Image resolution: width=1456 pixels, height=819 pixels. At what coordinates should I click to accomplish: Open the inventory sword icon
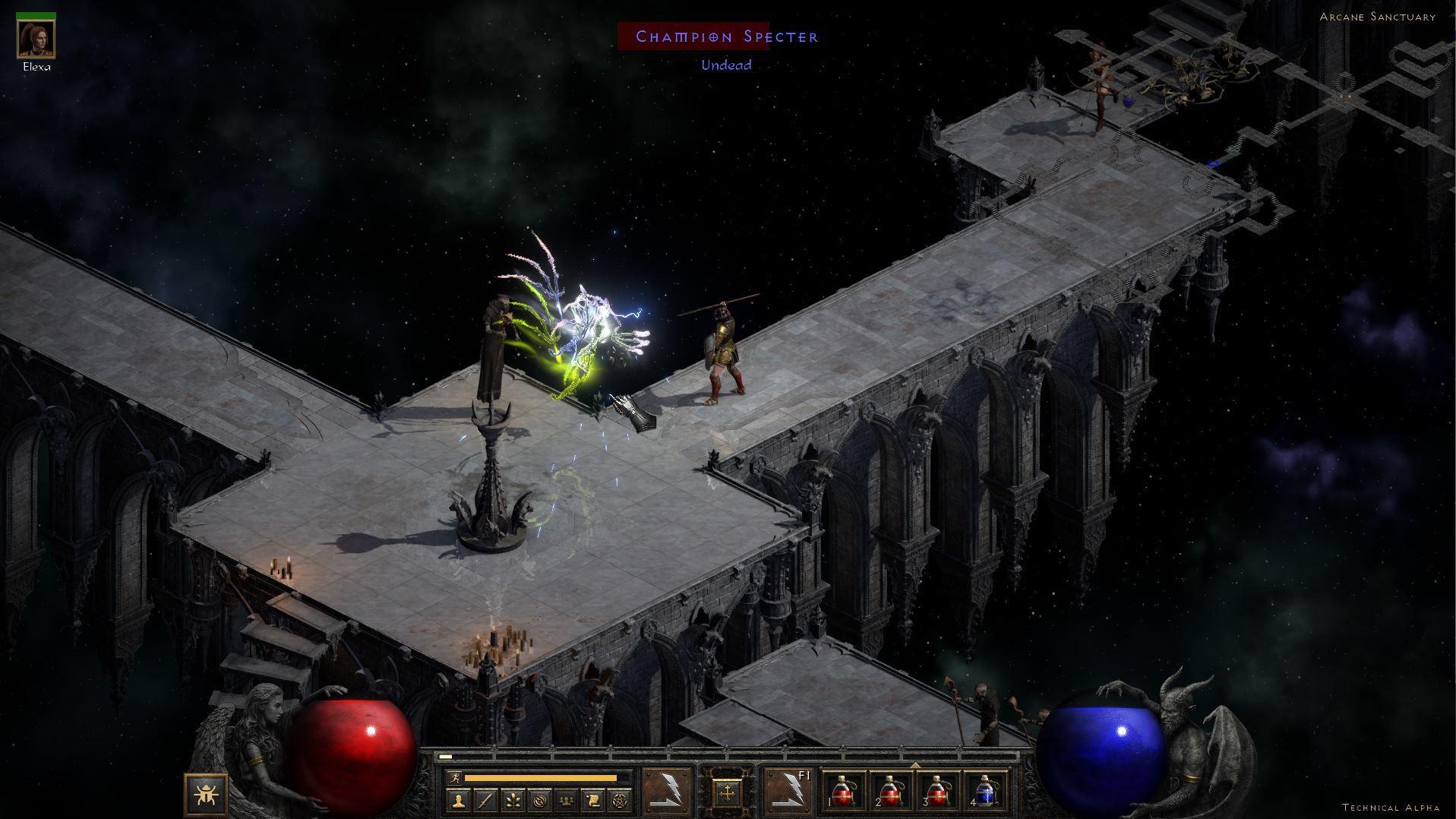[x=485, y=800]
